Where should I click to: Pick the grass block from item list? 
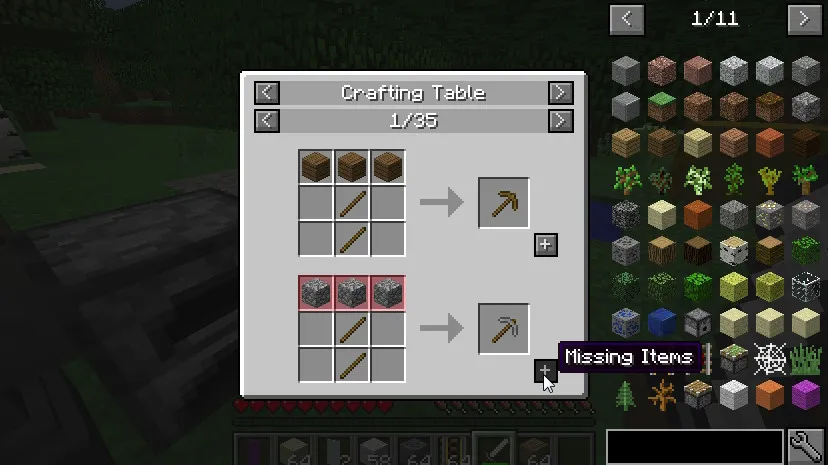(x=662, y=106)
